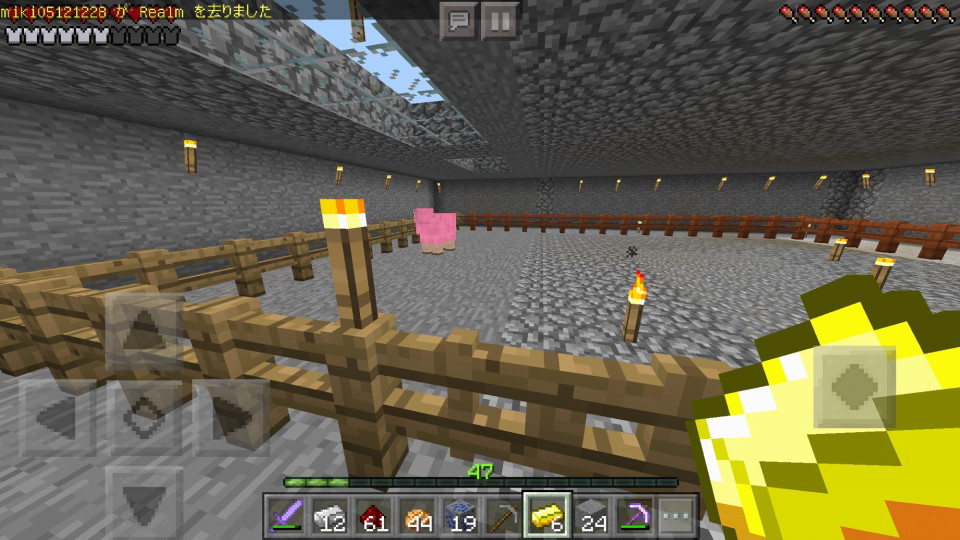Select the gold ingot stack of 6
Viewport: 960px width, 540px height.
tap(546, 516)
